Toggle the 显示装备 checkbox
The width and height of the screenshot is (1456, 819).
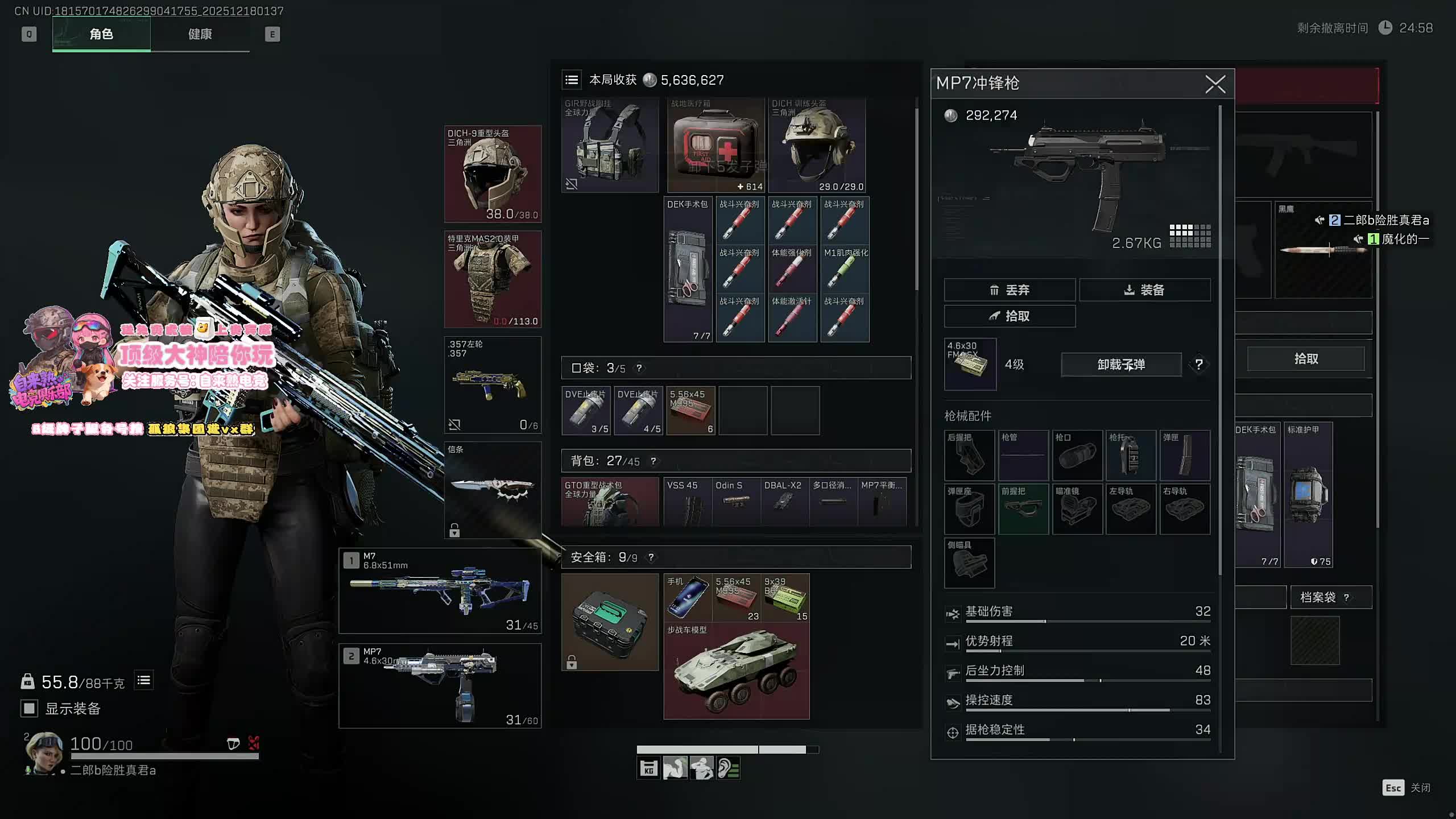tap(29, 708)
